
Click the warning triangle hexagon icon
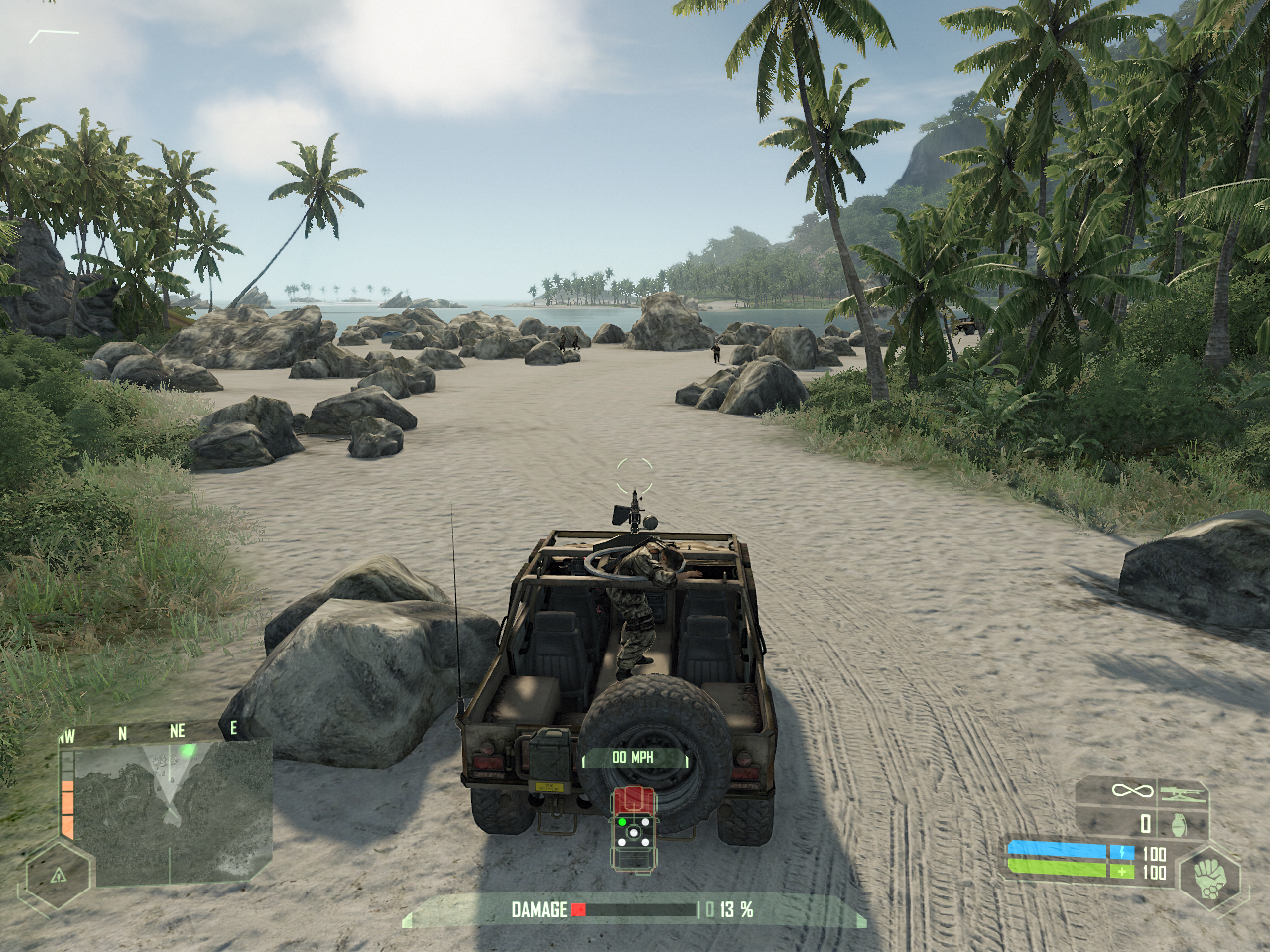[59, 875]
